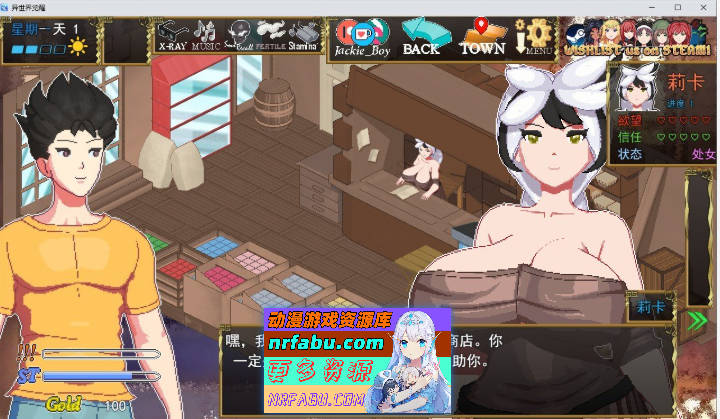Toggle the X-RAY sunglasses option
This screenshot has height=419, width=720.
coord(170,35)
